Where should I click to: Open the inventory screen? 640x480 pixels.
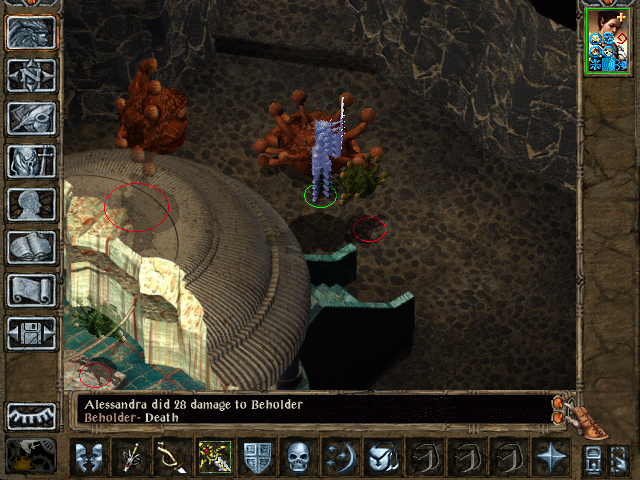point(31,161)
